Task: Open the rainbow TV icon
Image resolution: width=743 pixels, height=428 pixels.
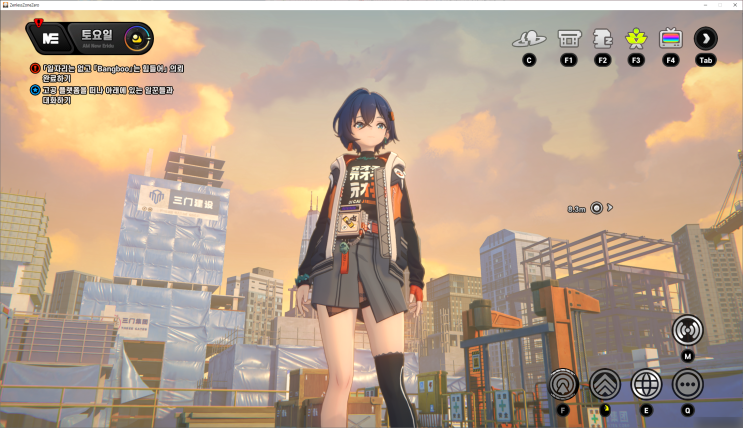Action: coord(670,39)
